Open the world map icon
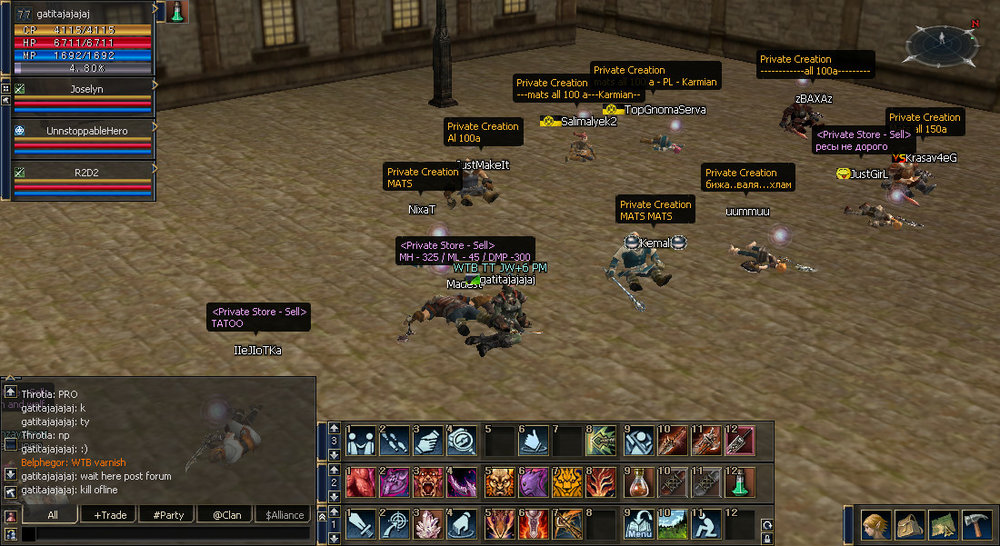Screen dimensions: 1000x546 (943, 523)
